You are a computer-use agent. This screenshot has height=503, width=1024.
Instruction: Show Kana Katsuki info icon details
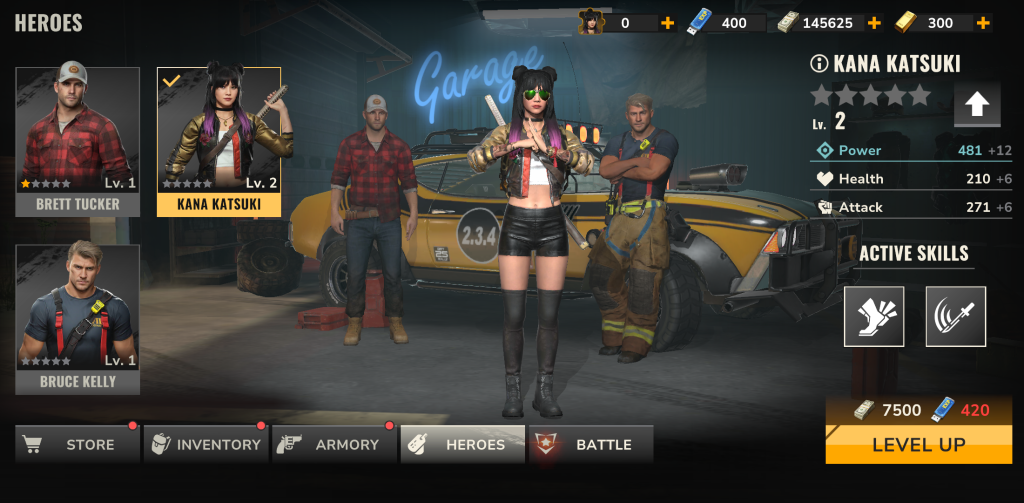[820, 64]
